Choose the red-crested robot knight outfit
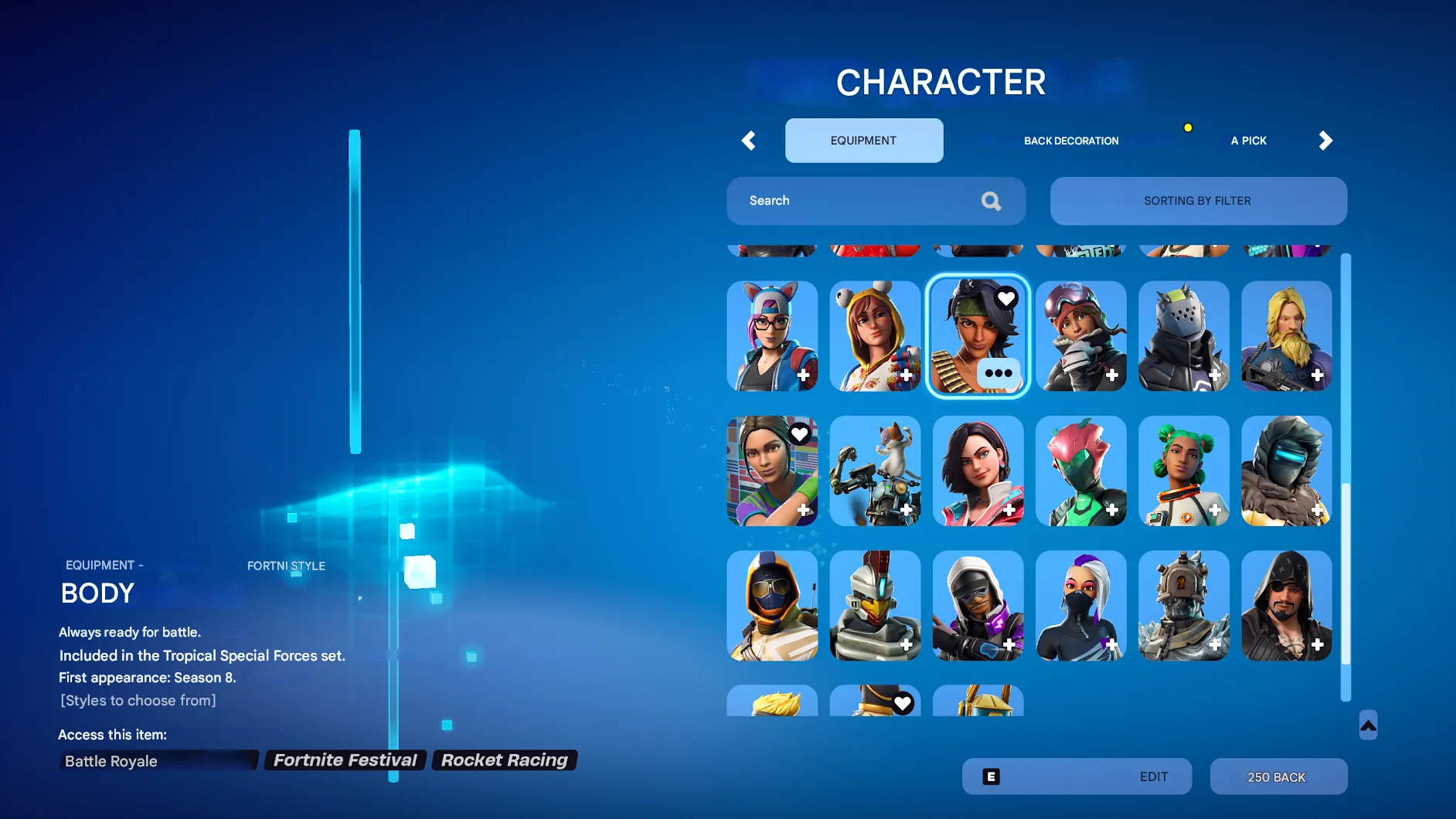The image size is (1456, 819). (874, 604)
